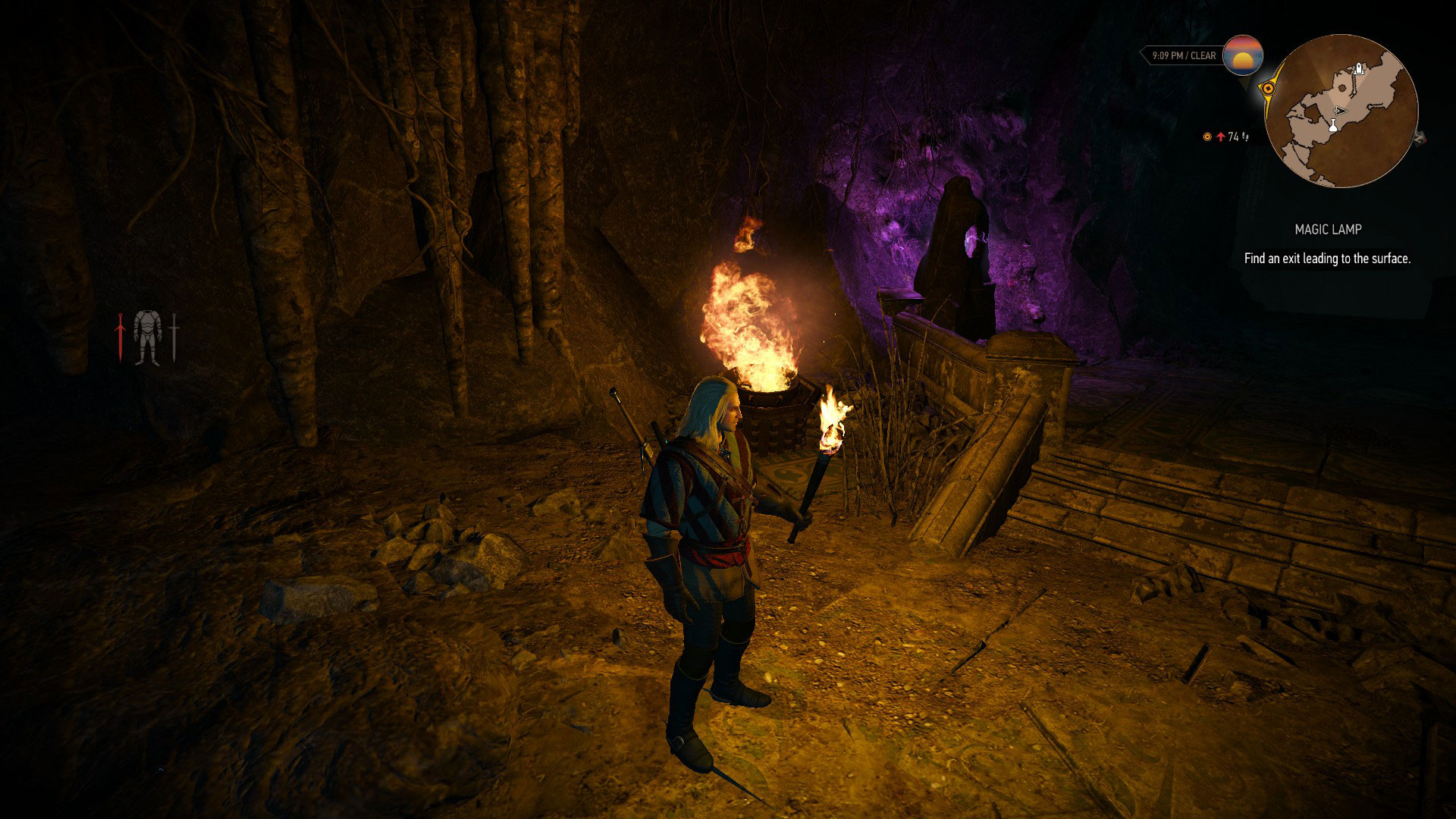Click the red up arrow next to 74
This screenshot has width=1456, height=819.
(1221, 136)
